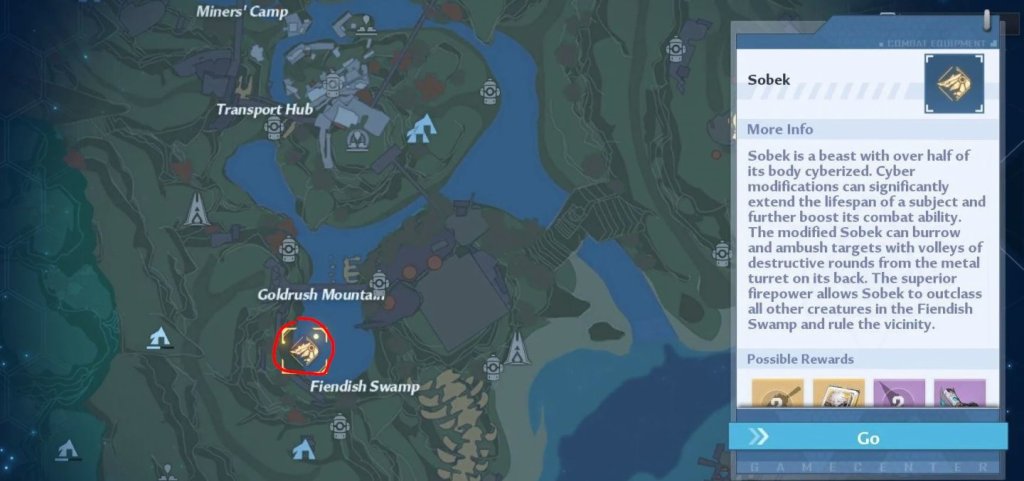Click the tower marker east of Fiendish Swamp
The height and width of the screenshot is (481, 1024).
pos(516,348)
